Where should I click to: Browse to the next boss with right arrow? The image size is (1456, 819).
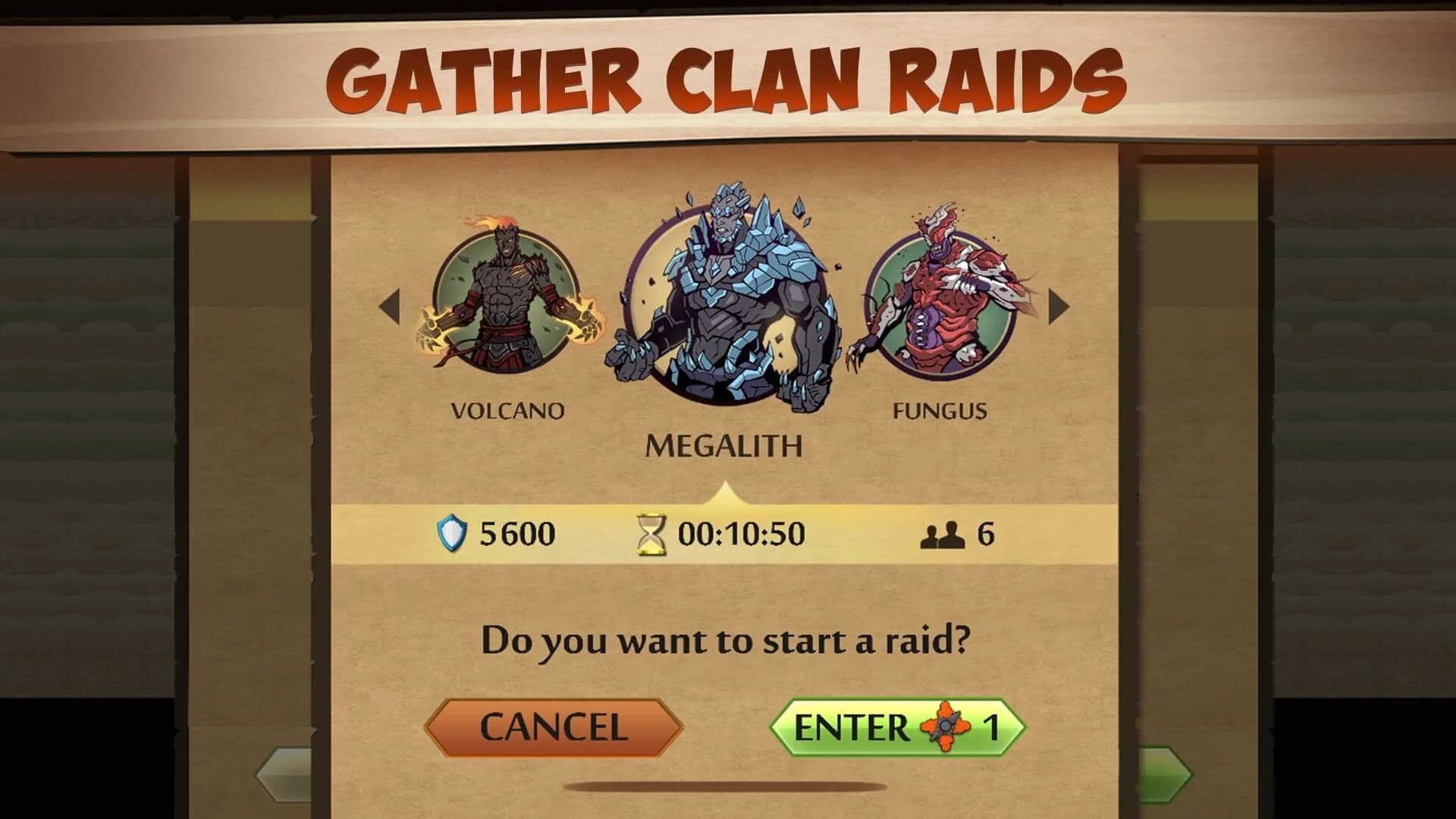pos(1058,307)
